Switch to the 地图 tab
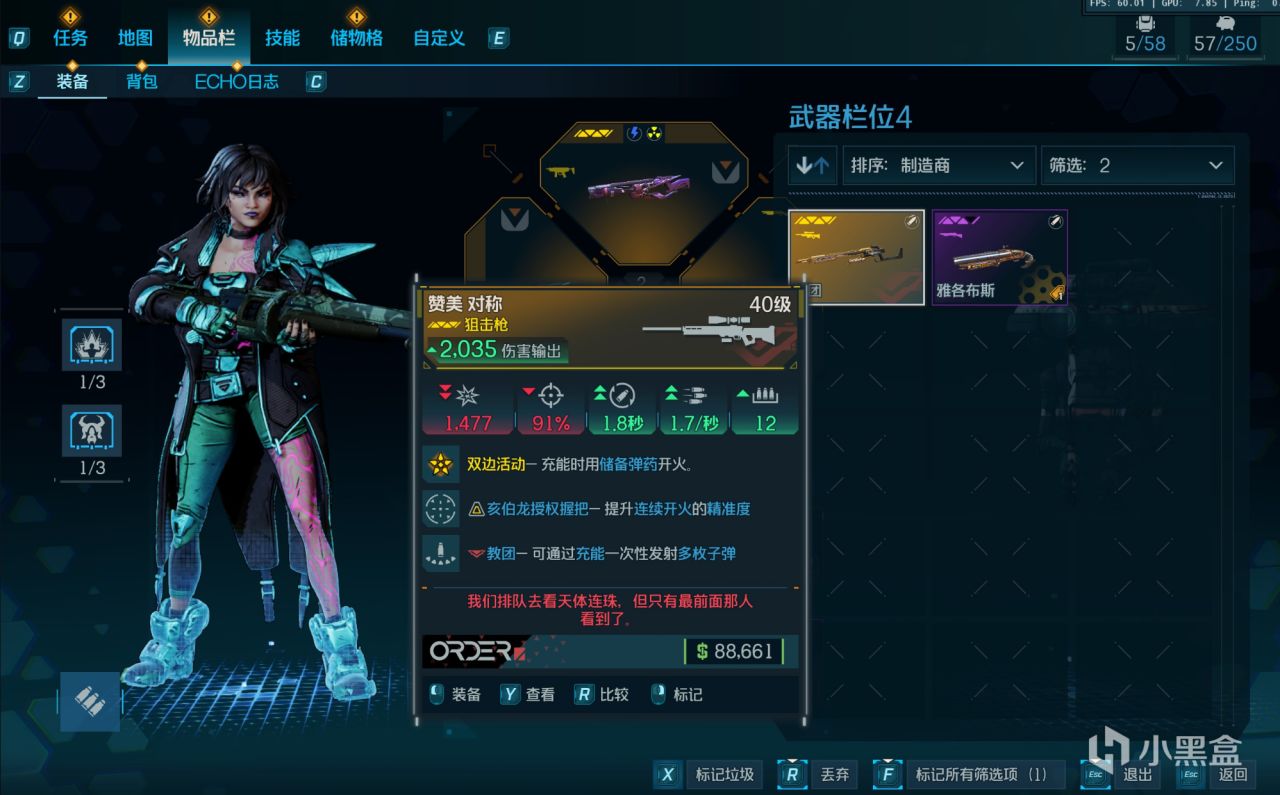The width and height of the screenshot is (1280, 795). point(135,38)
